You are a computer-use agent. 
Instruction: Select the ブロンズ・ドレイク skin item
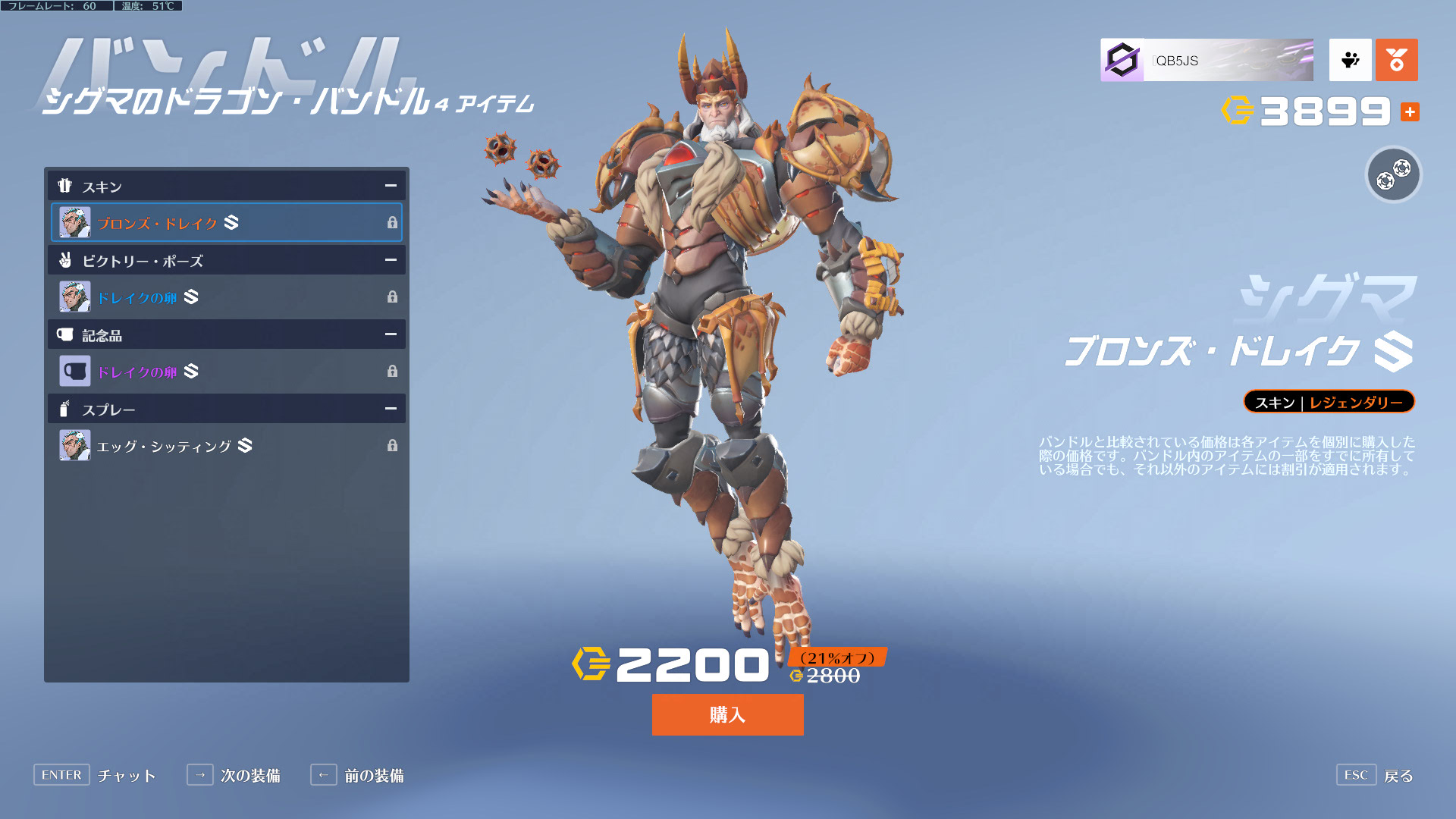(x=226, y=223)
